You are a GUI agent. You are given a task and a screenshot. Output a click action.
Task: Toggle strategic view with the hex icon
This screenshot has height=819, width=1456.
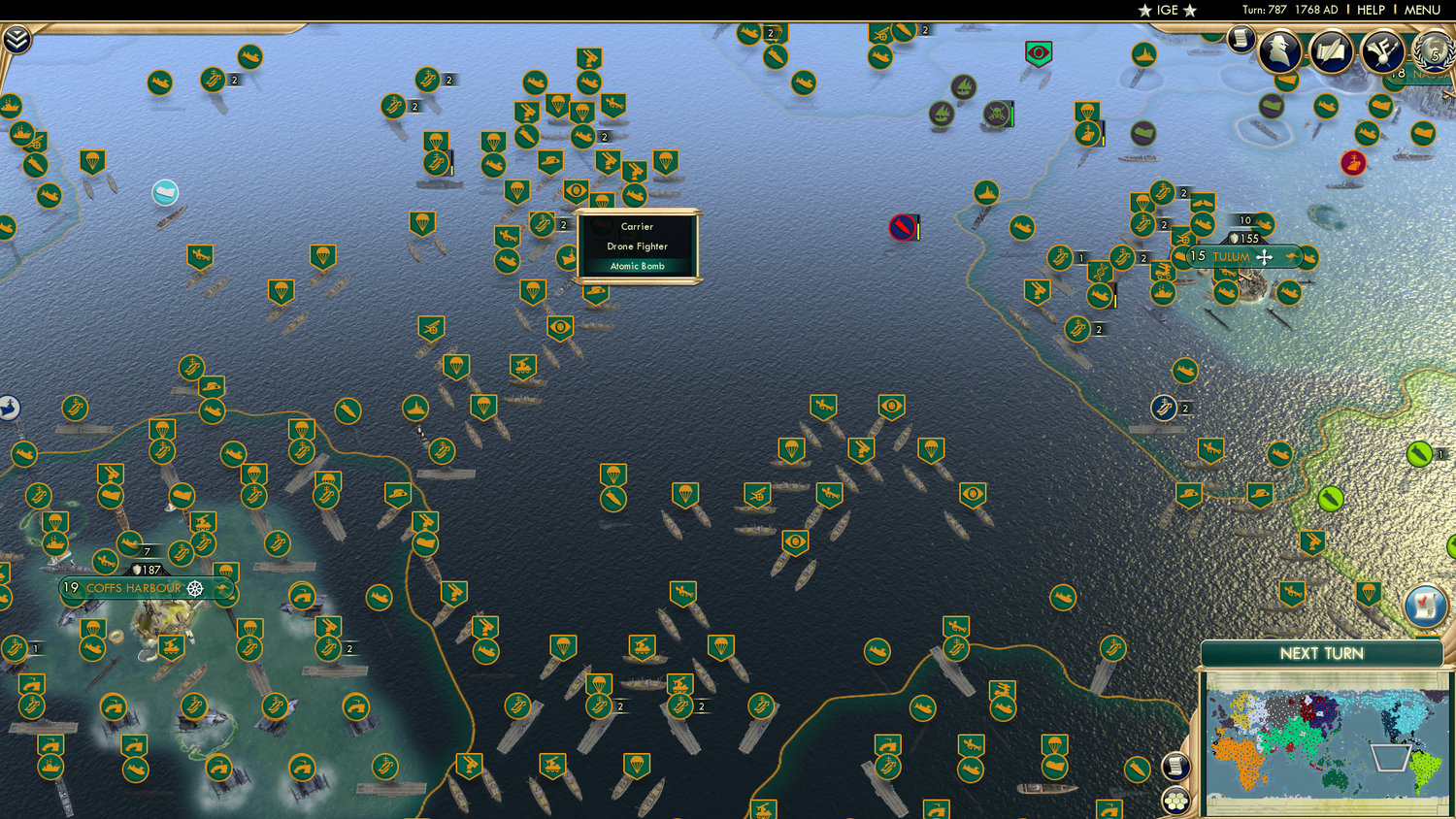[1175, 799]
